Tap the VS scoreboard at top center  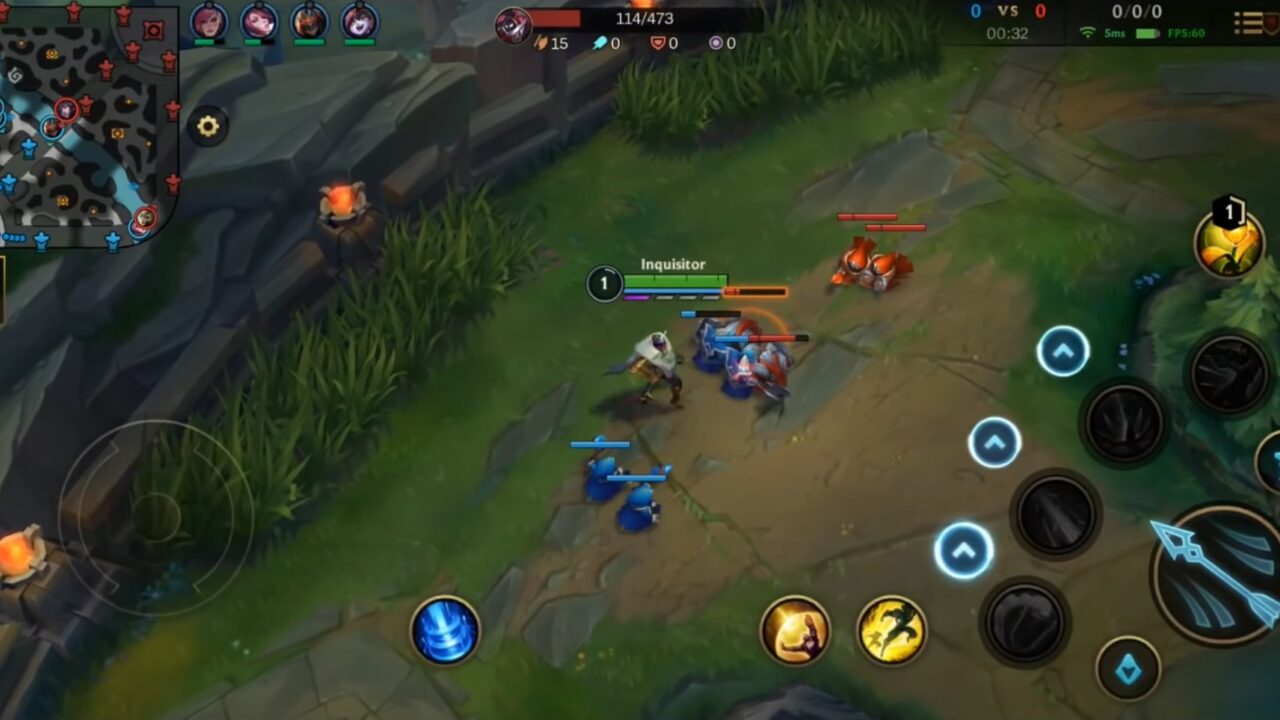pos(1005,13)
